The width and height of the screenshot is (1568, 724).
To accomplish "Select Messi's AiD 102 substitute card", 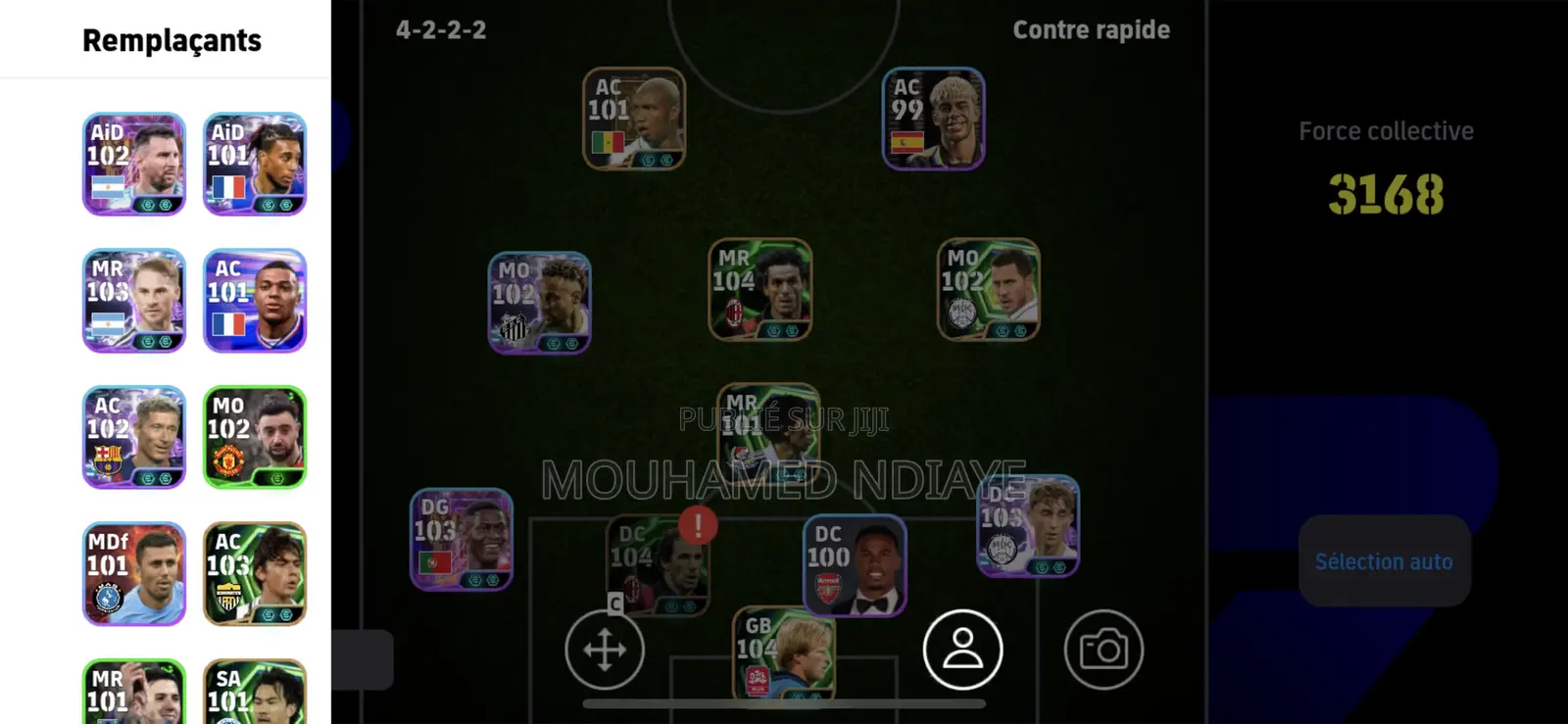I will click(133, 165).
